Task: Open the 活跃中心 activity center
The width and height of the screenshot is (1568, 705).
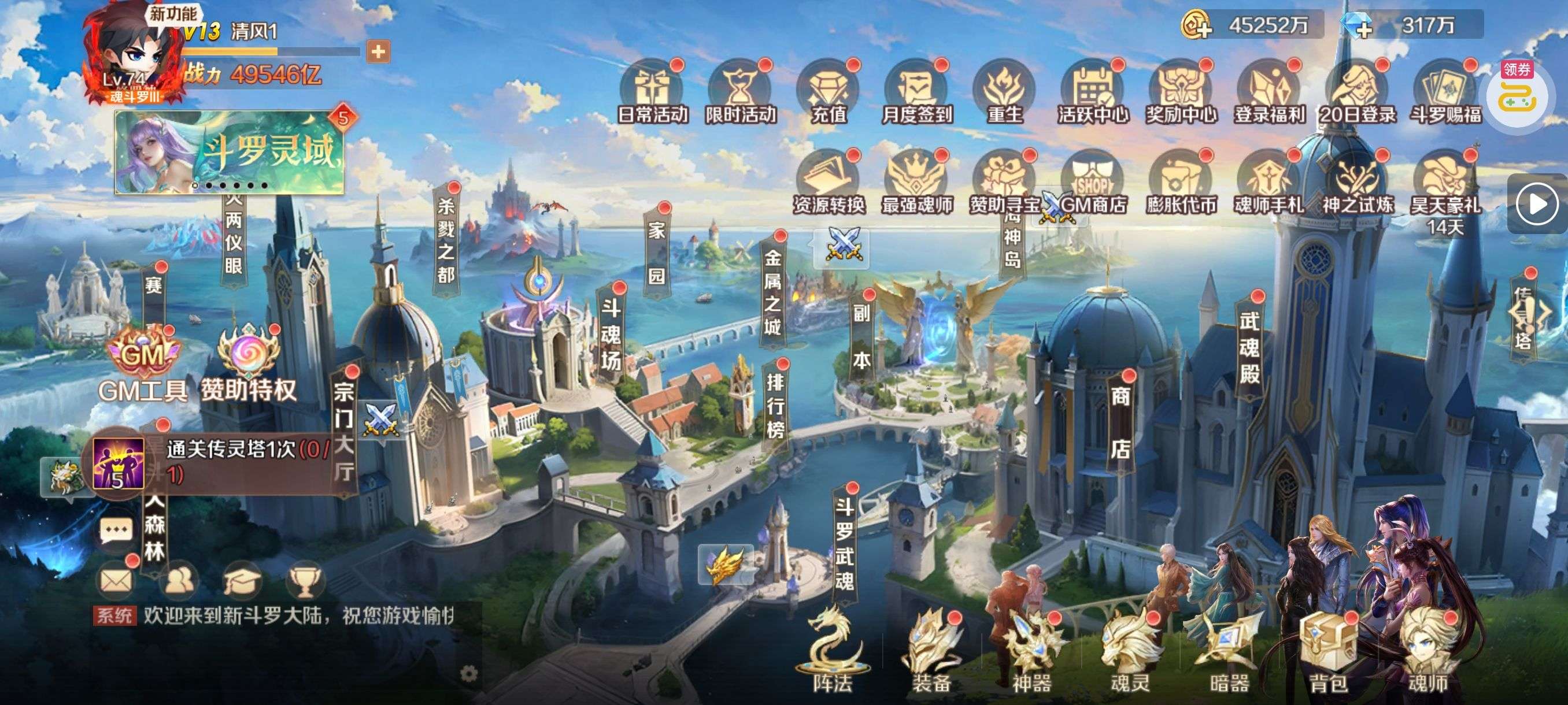Action: coord(1093,92)
